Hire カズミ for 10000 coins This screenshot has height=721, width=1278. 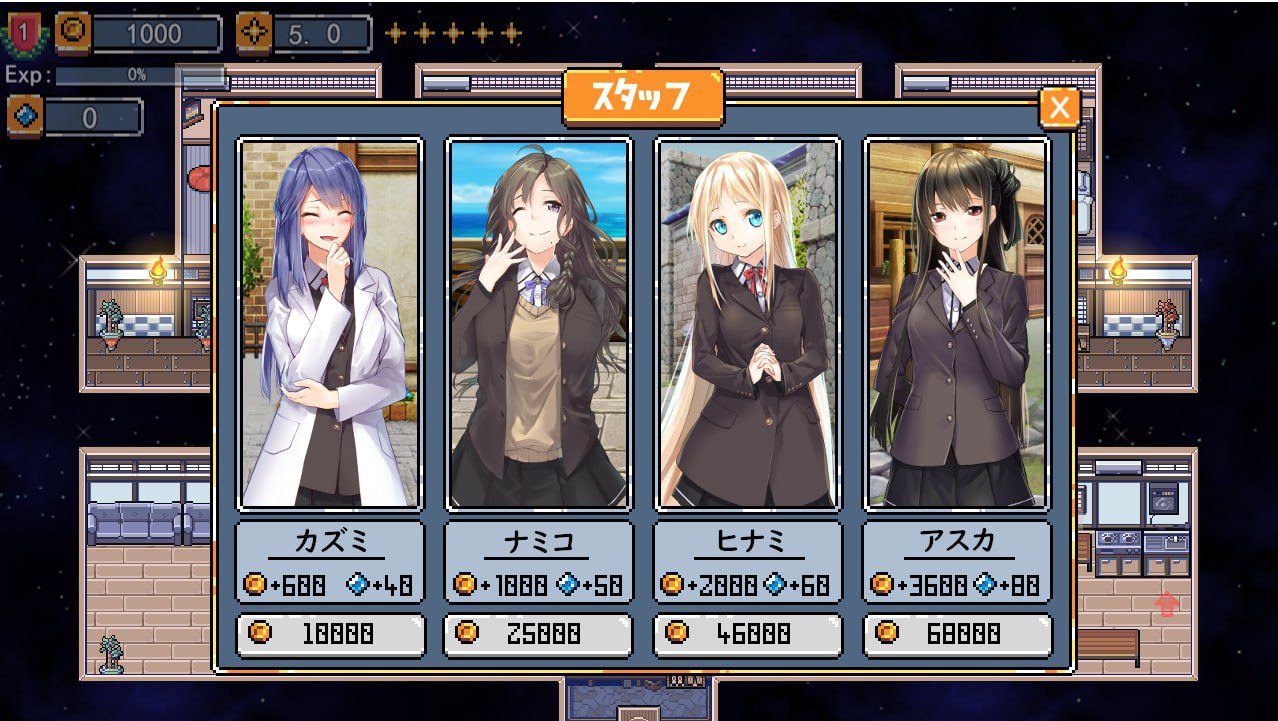point(331,634)
